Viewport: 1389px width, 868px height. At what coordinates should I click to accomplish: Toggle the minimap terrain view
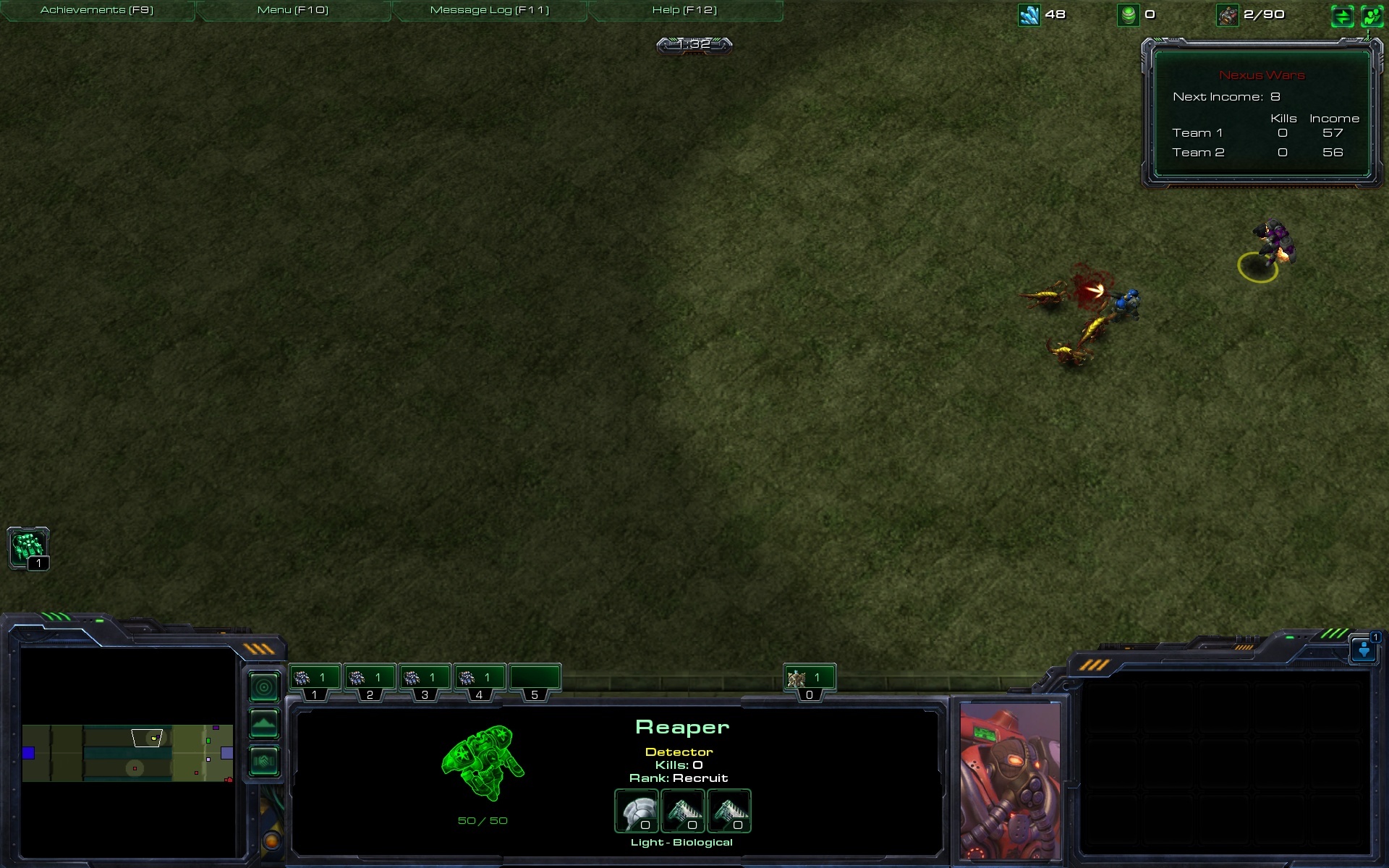264,723
